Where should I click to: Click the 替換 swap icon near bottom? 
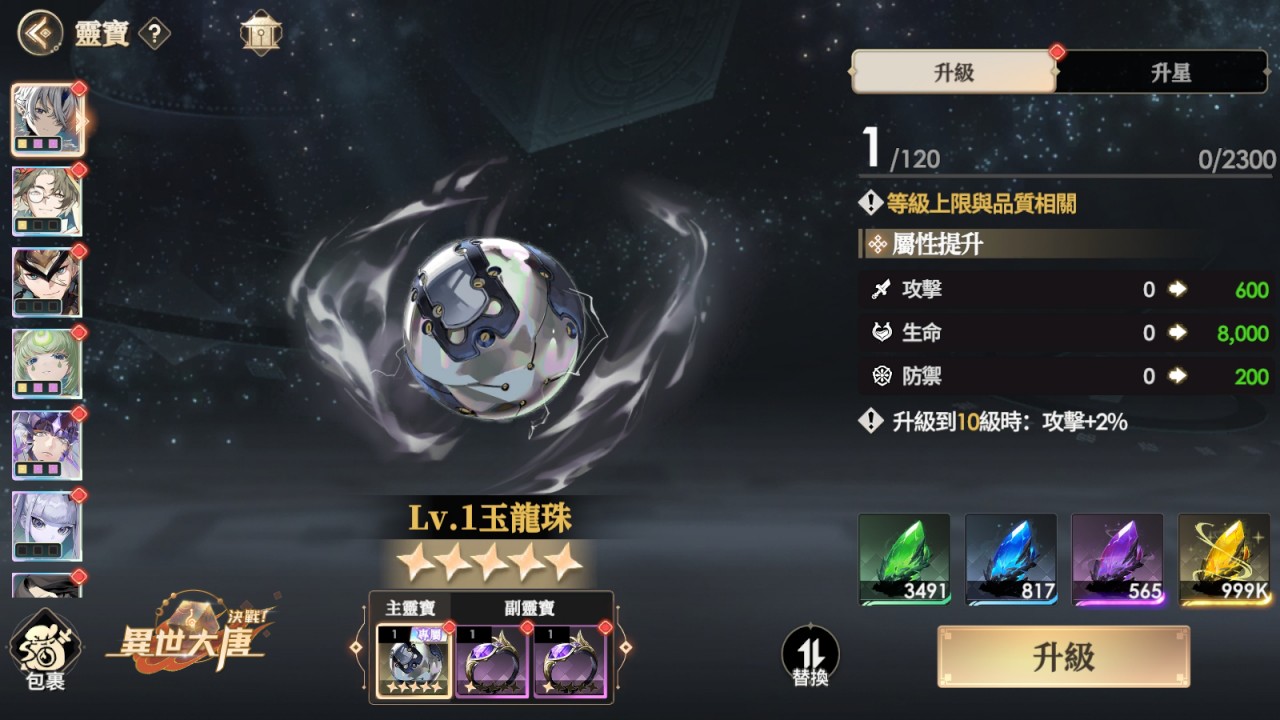(x=812, y=654)
